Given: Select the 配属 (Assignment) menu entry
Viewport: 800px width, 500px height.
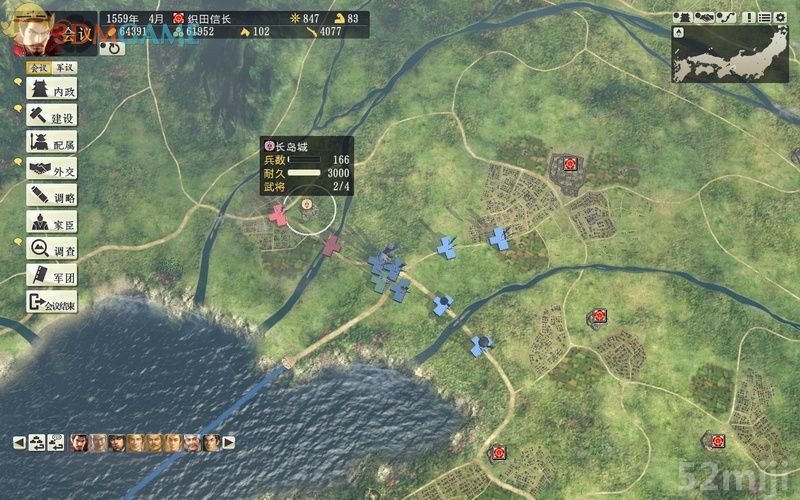Looking at the screenshot, I should point(52,143).
